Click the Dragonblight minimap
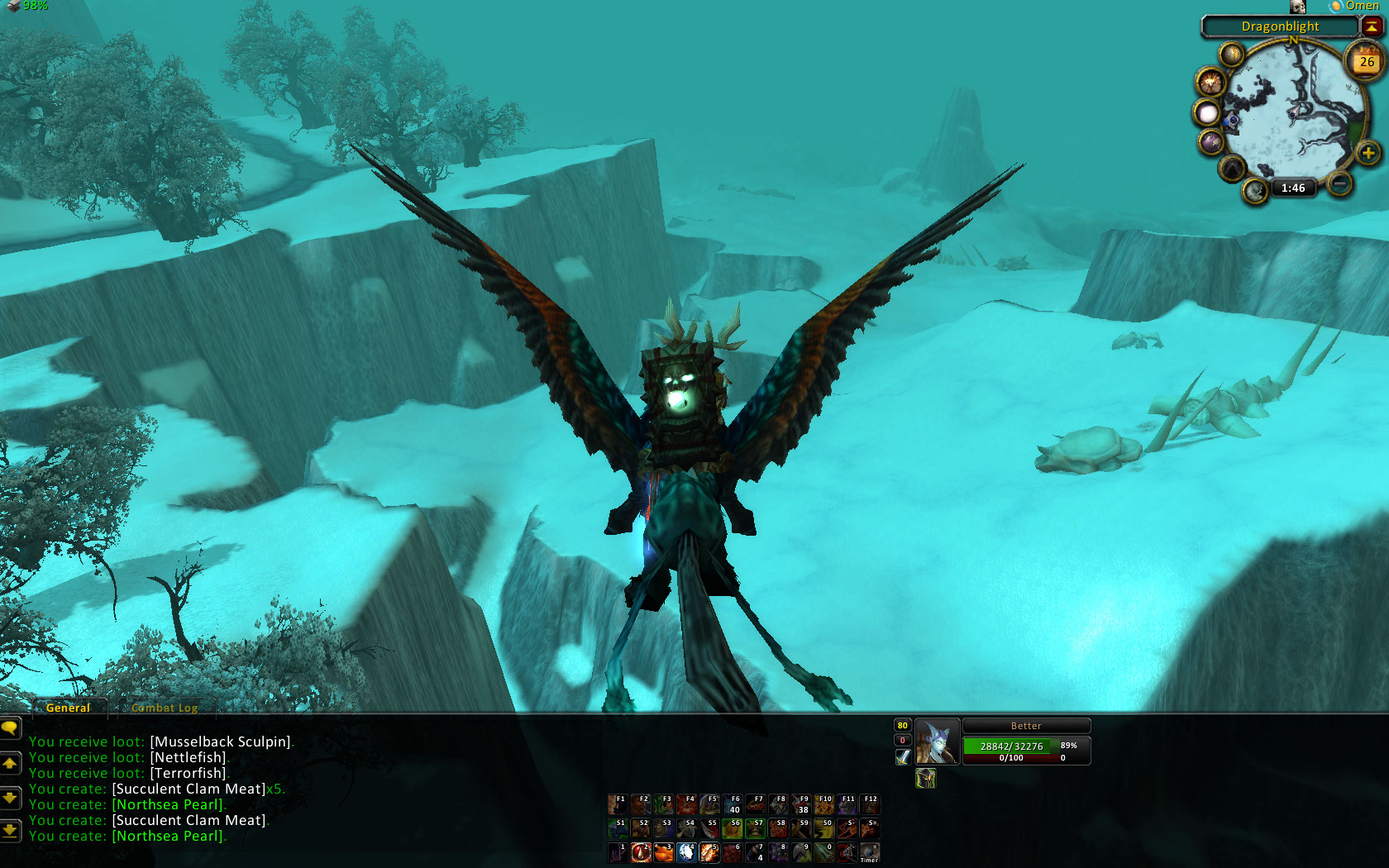This screenshot has height=868, width=1389. [x=1291, y=111]
